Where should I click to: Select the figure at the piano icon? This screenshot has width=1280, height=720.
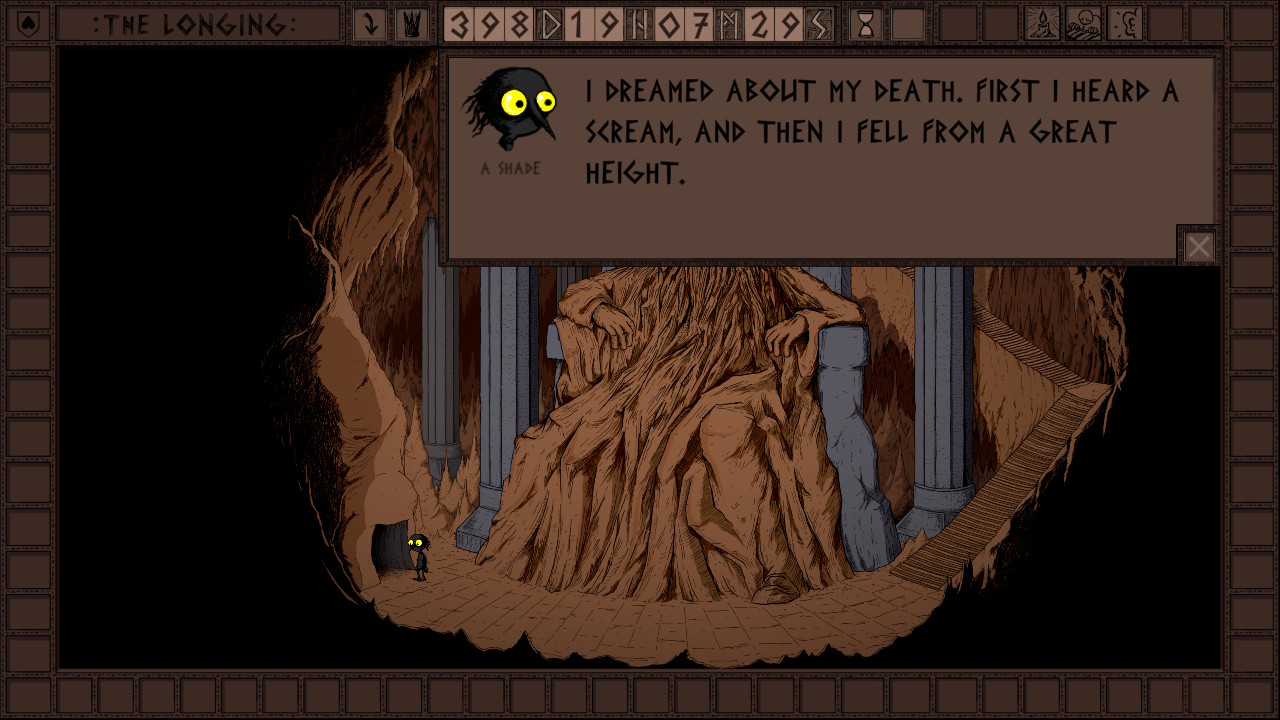click(1084, 24)
